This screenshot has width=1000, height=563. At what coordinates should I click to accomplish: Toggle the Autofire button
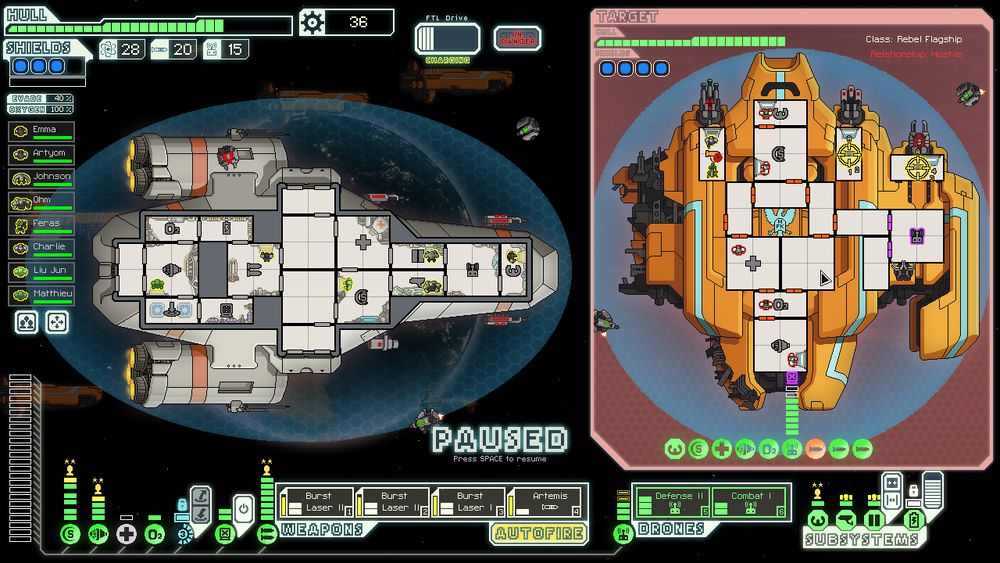(538, 534)
